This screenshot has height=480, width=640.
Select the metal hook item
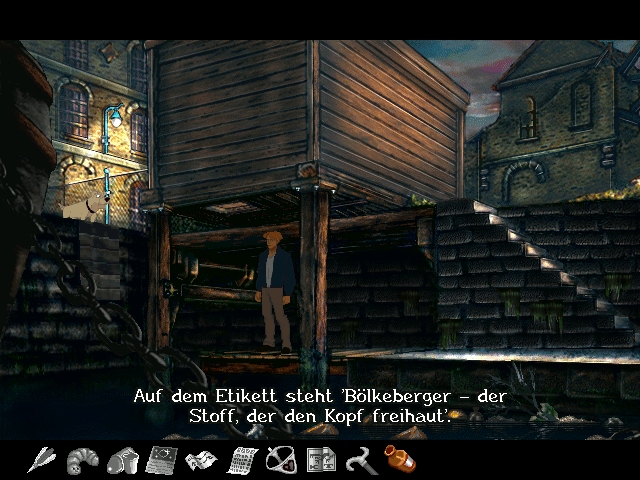359,460
